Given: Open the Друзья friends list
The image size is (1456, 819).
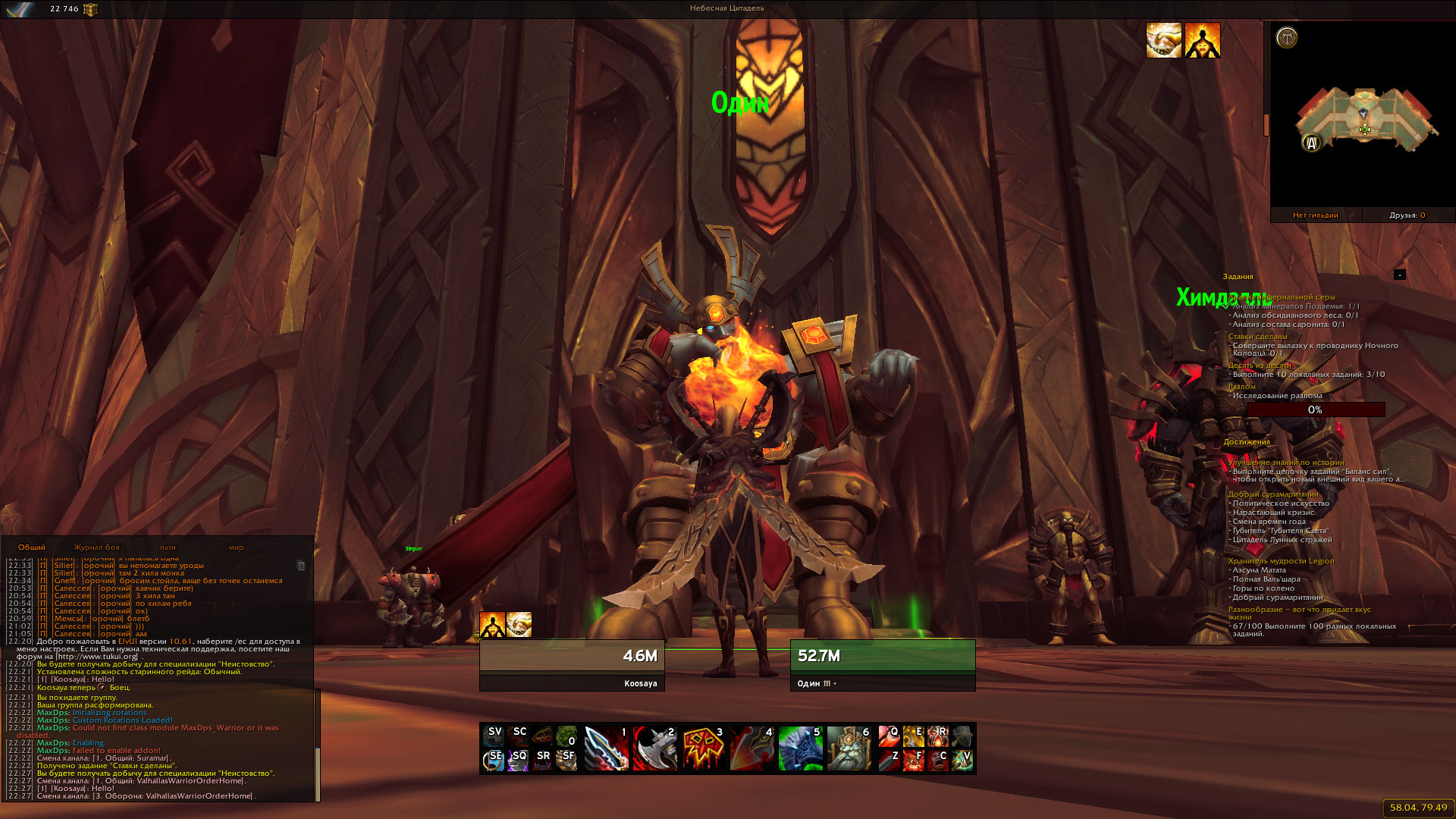Looking at the screenshot, I should click(1407, 215).
